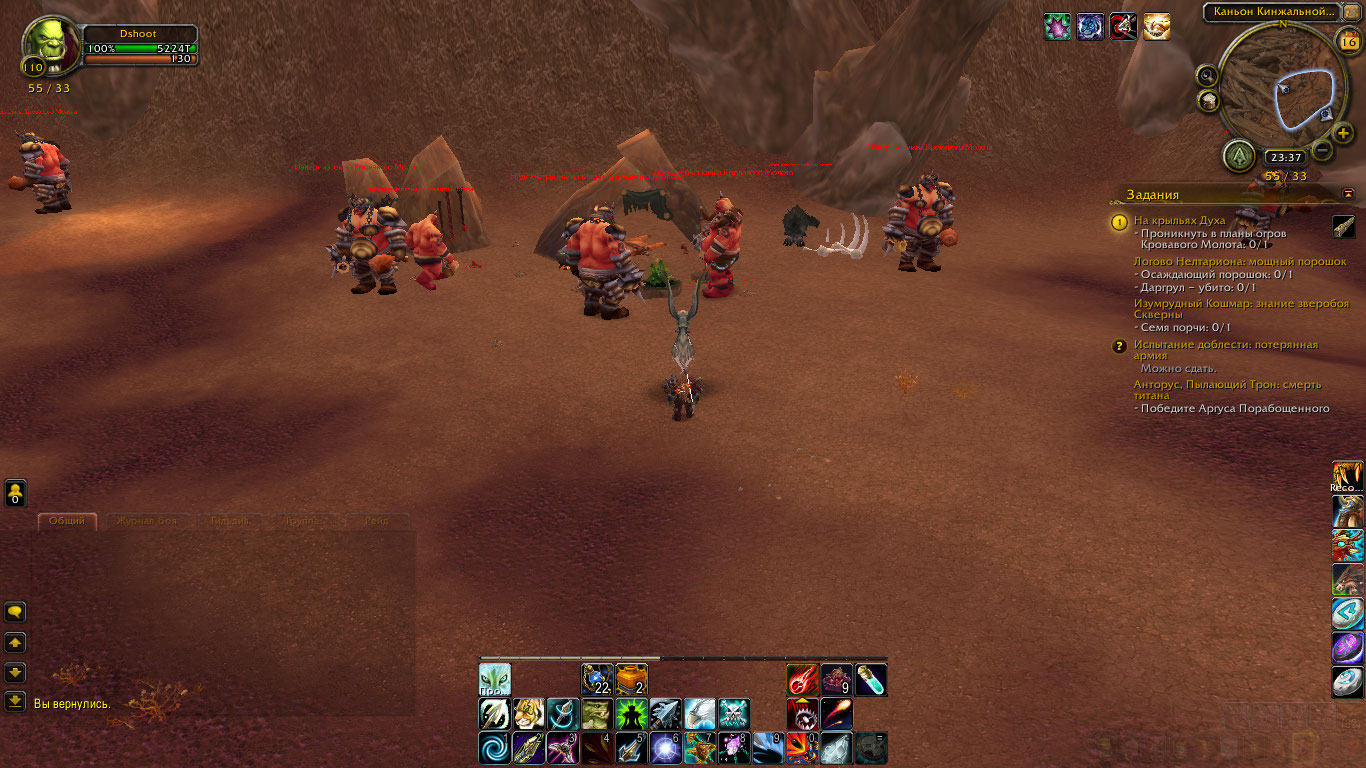1366x768 pixels.
Task: Open the tracking magnifier button beside minimap
Action: pyautogui.click(x=1208, y=75)
